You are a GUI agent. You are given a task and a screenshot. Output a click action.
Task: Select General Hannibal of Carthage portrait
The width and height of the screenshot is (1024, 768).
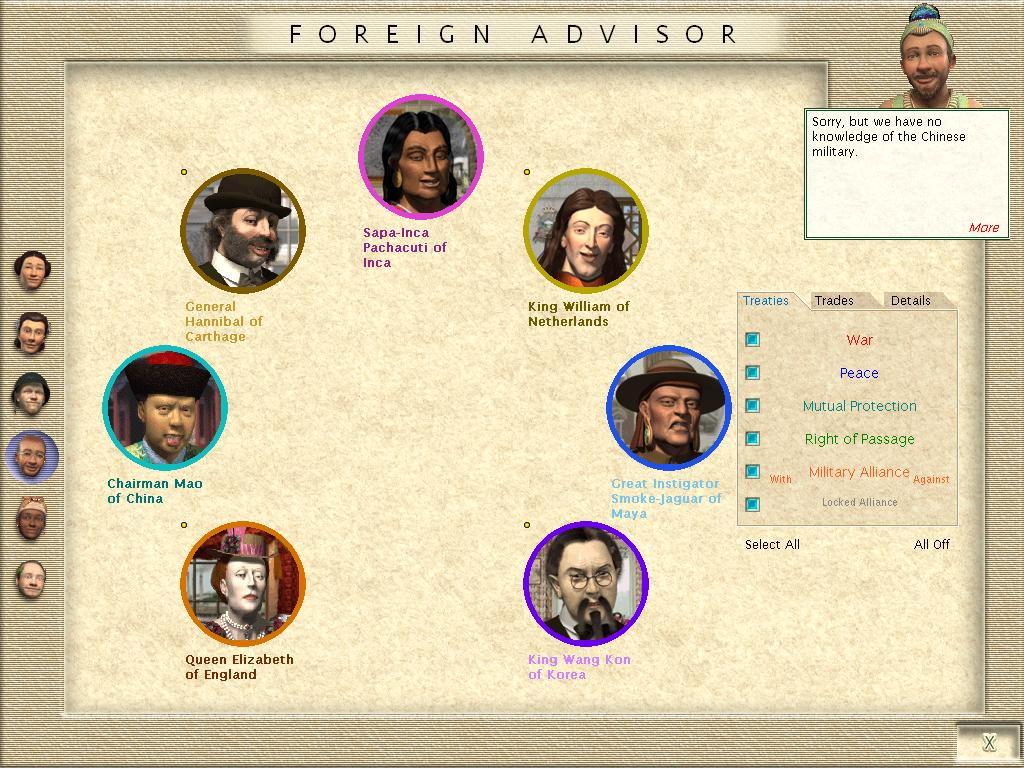tap(243, 231)
